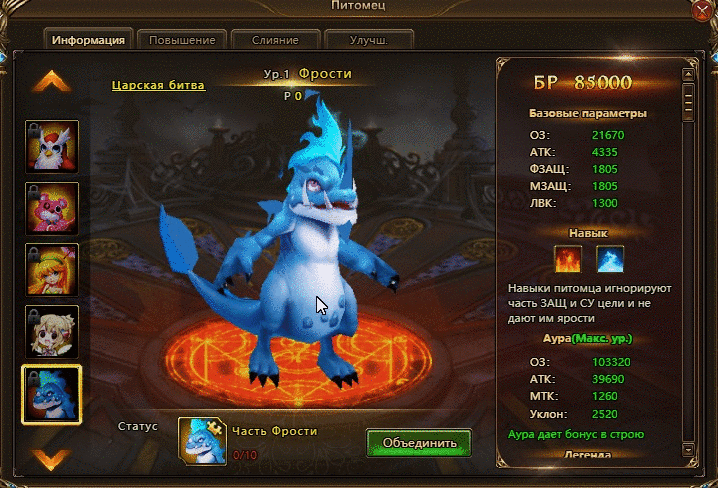This screenshot has width=718, height=488.
Task: Select the pale chibi angel pet portrait
Action: [51, 332]
